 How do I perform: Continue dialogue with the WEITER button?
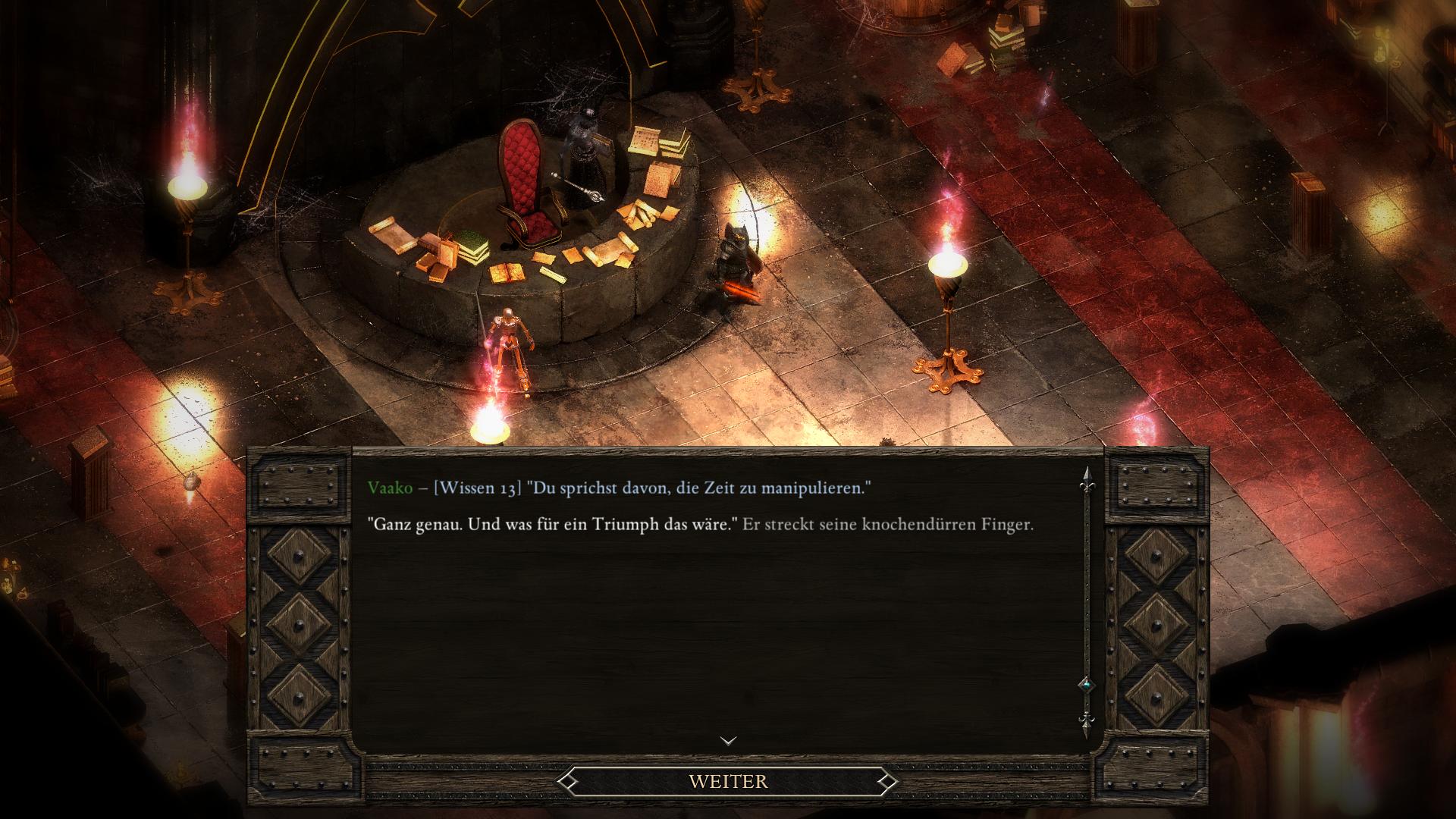coord(728,781)
